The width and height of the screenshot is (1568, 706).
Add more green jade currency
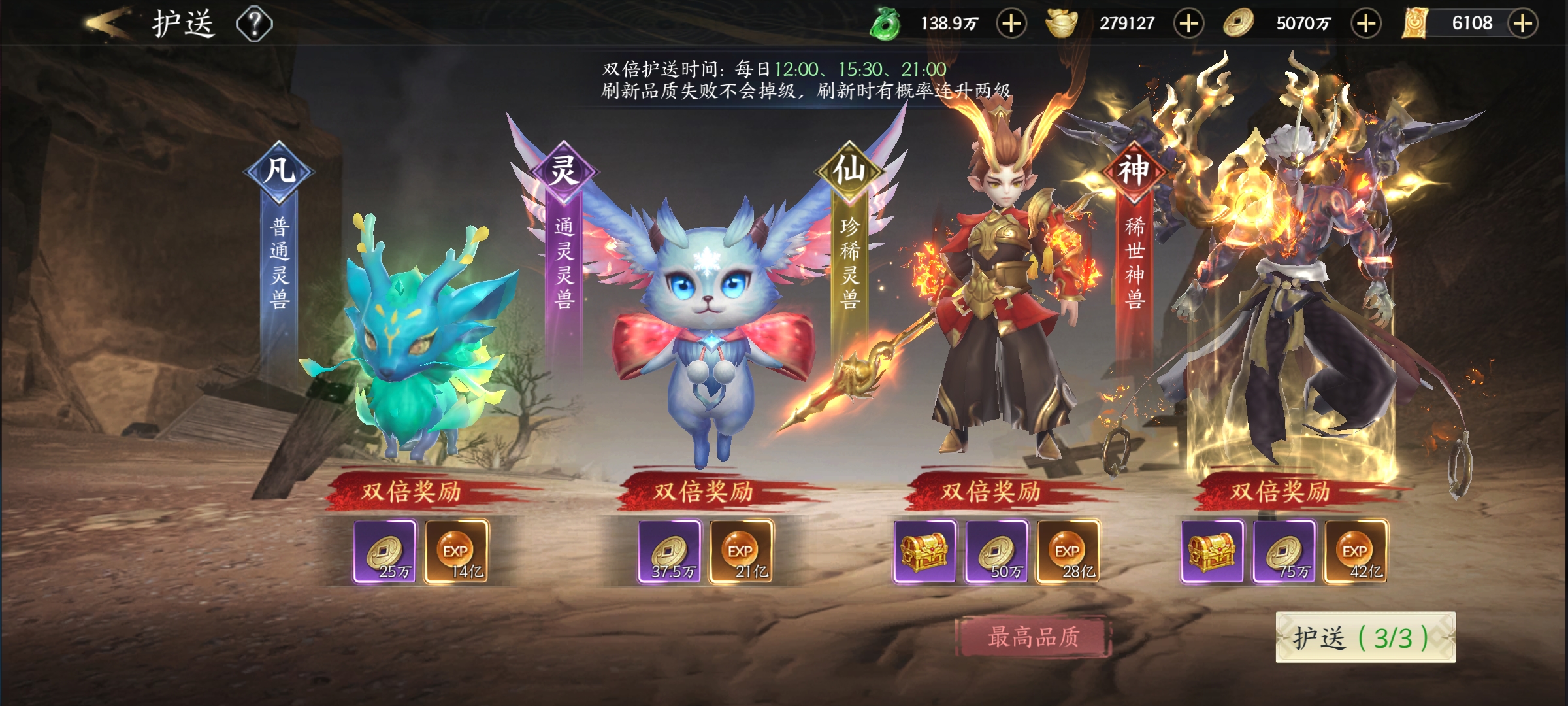[1011, 24]
